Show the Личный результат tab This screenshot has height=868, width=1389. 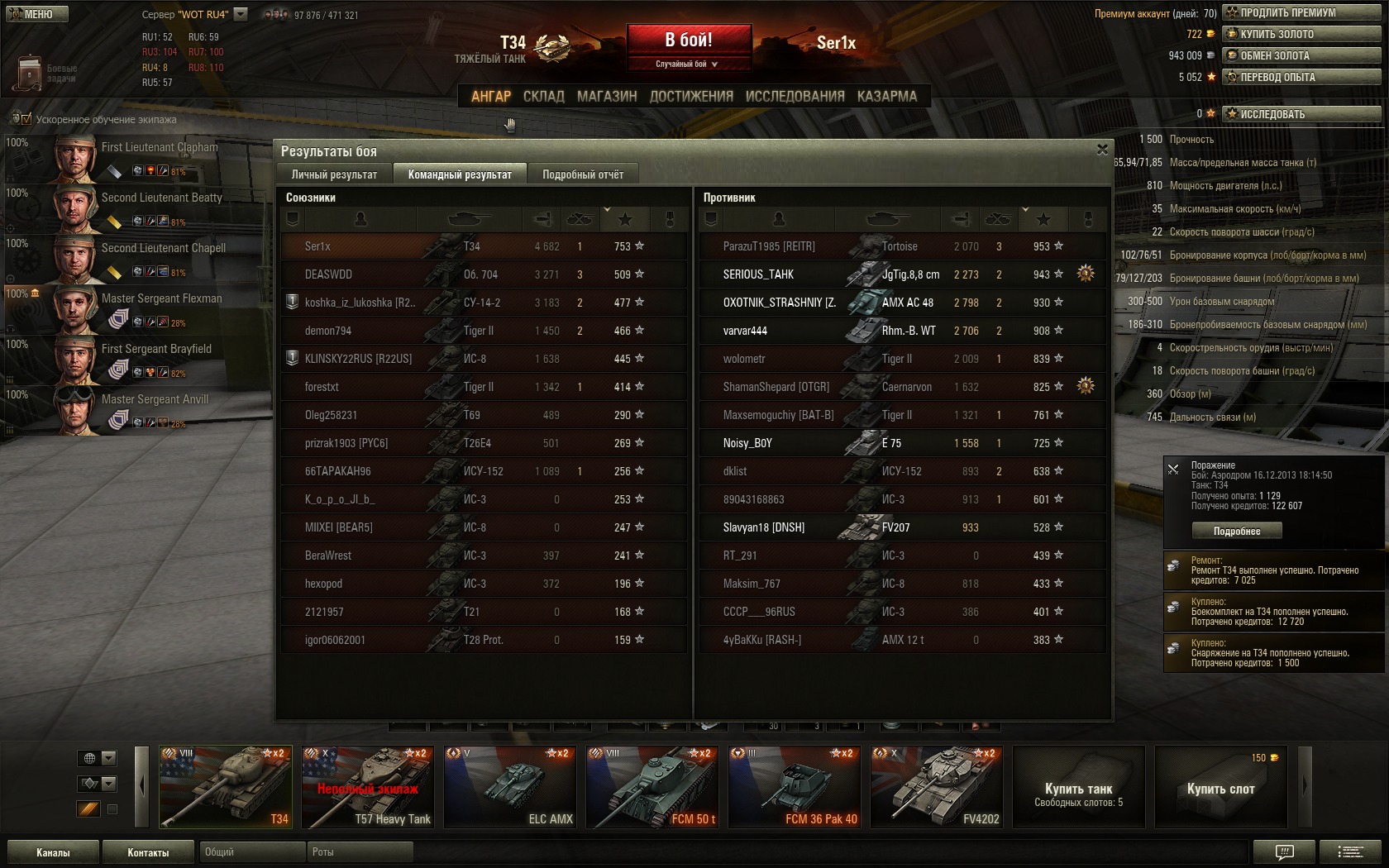pyautogui.click(x=334, y=174)
